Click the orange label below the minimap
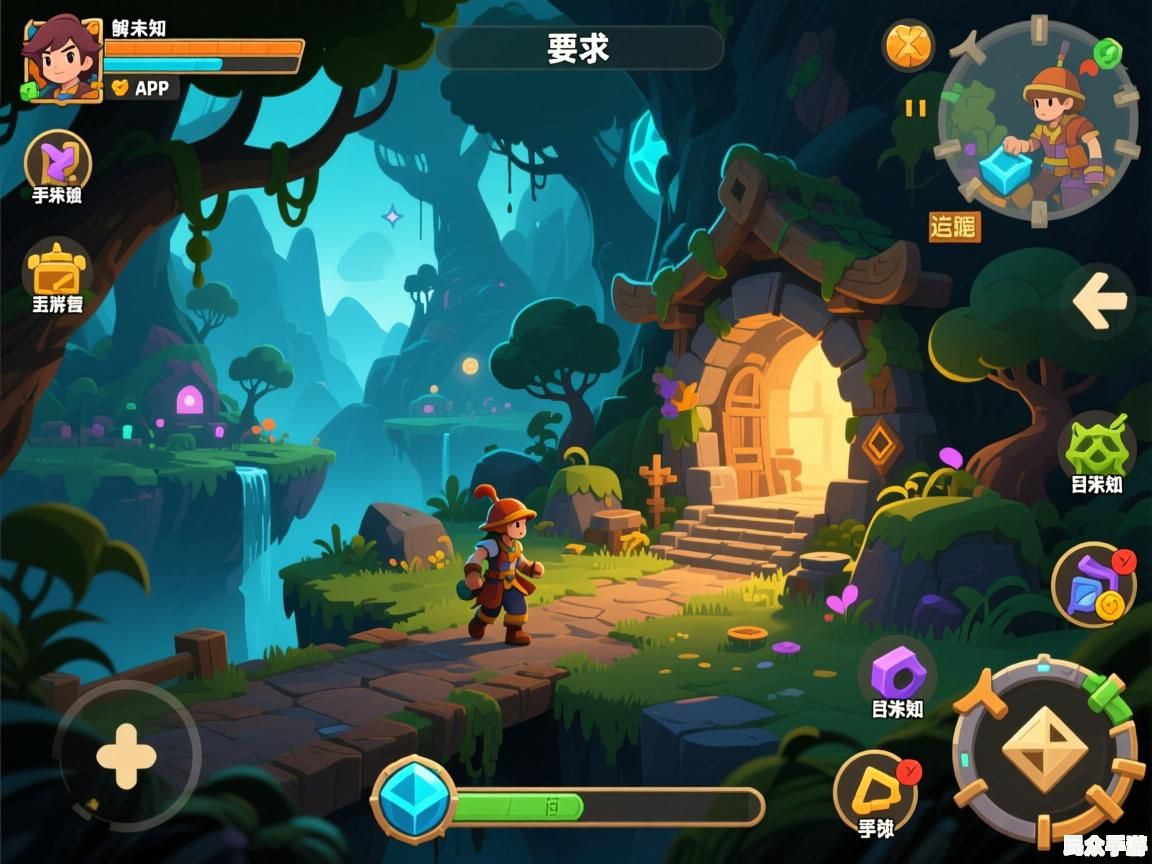 pos(954,227)
